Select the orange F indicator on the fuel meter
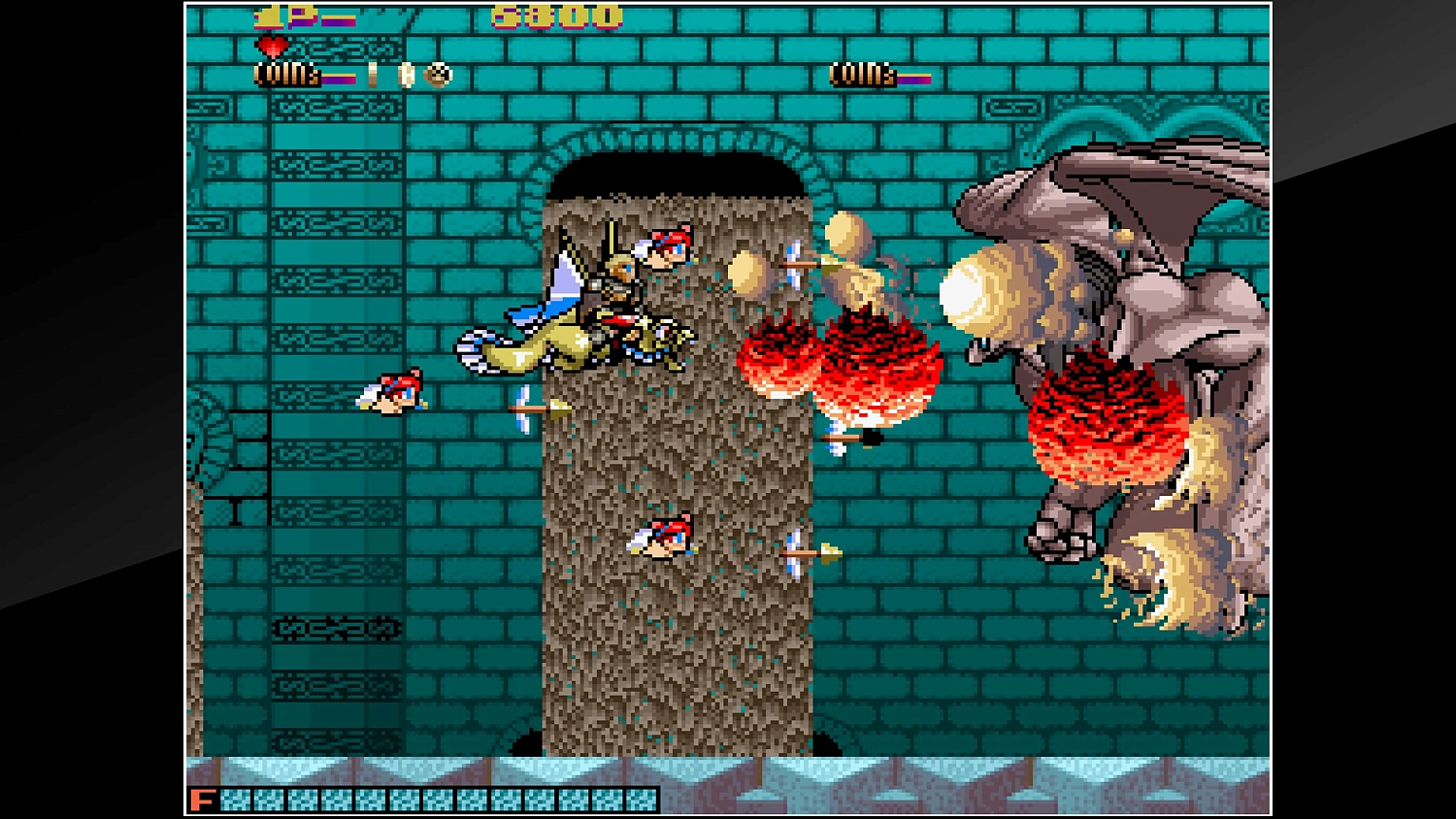The height and width of the screenshot is (819, 1456). (202, 801)
